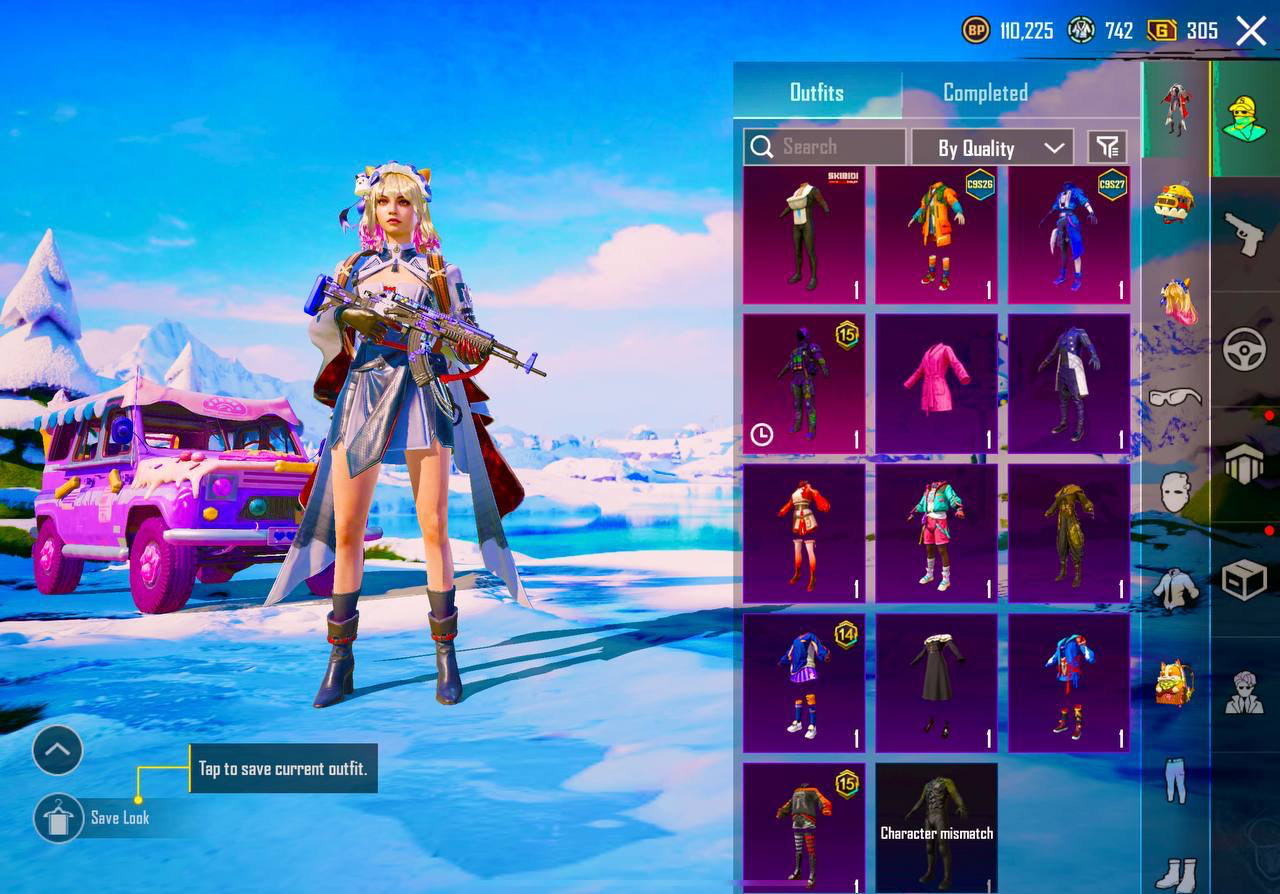Screen dimensions: 1280x894
Task: Choose the orange C9S26 outfit
Action: tap(936, 236)
